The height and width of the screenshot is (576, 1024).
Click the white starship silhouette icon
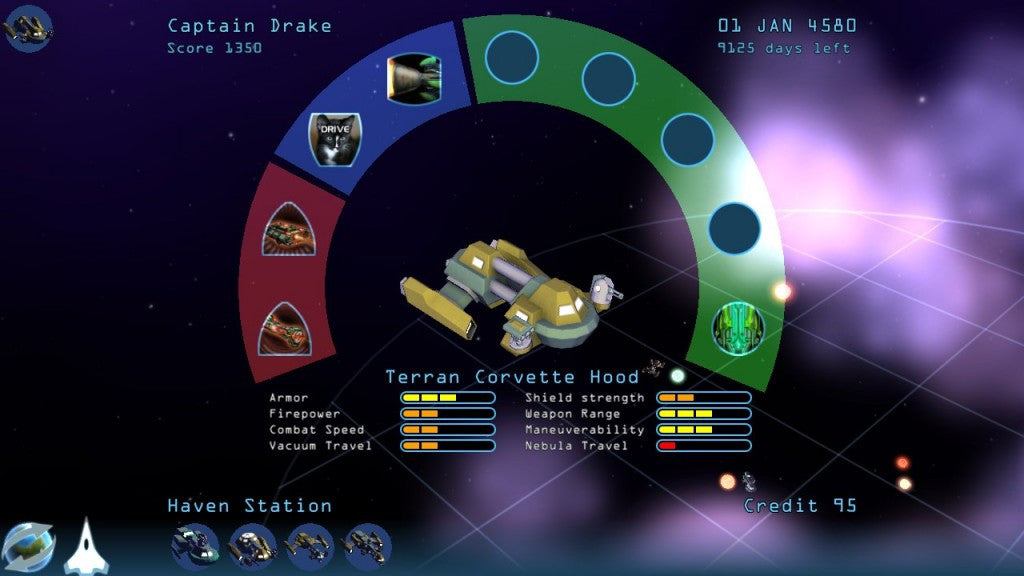[x=86, y=546]
